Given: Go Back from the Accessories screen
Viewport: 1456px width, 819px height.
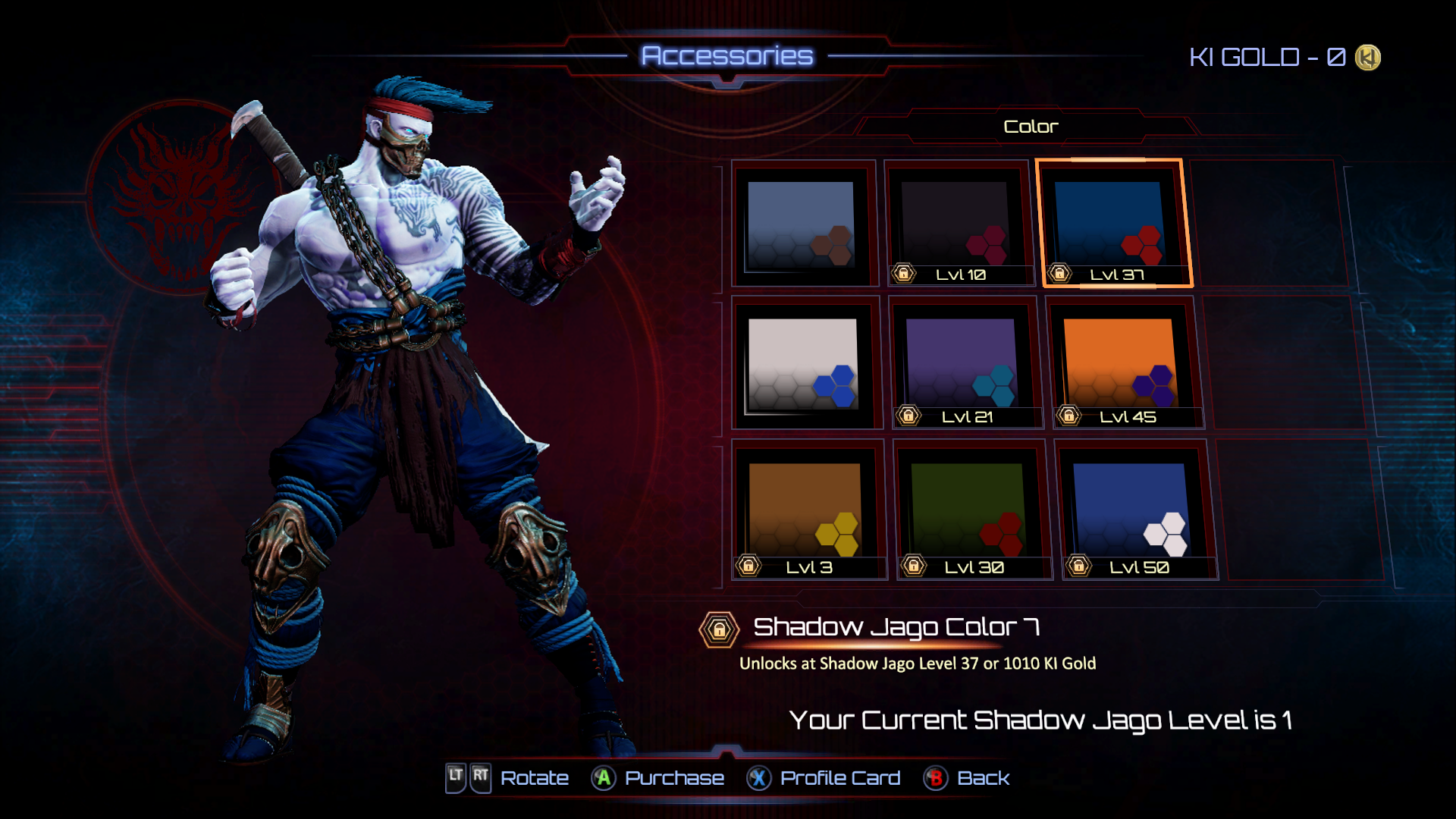Looking at the screenshot, I should pyautogui.click(x=967, y=778).
